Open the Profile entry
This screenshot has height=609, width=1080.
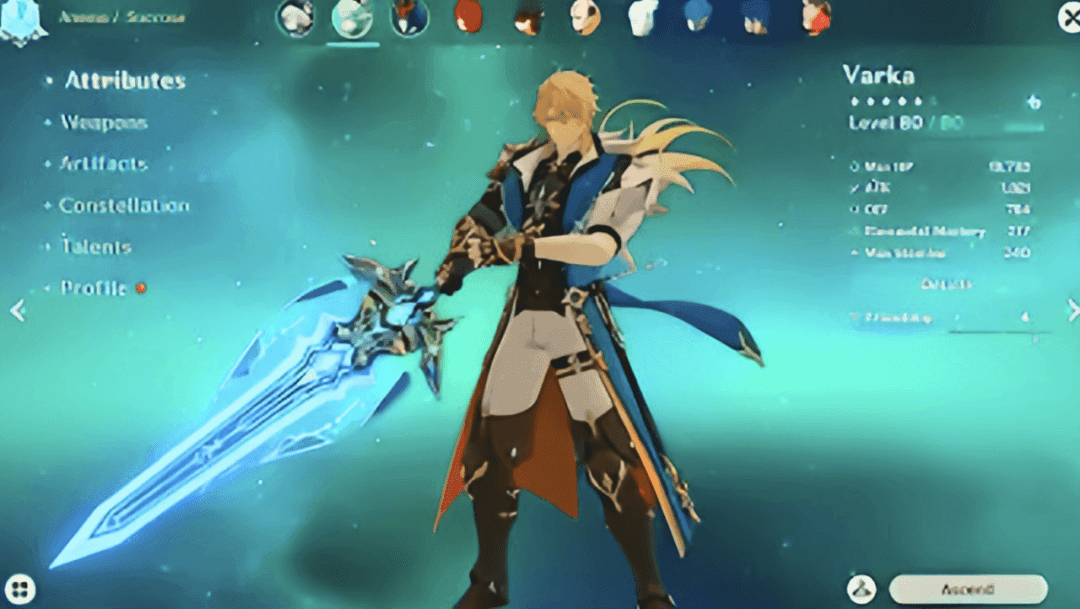[x=93, y=288]
